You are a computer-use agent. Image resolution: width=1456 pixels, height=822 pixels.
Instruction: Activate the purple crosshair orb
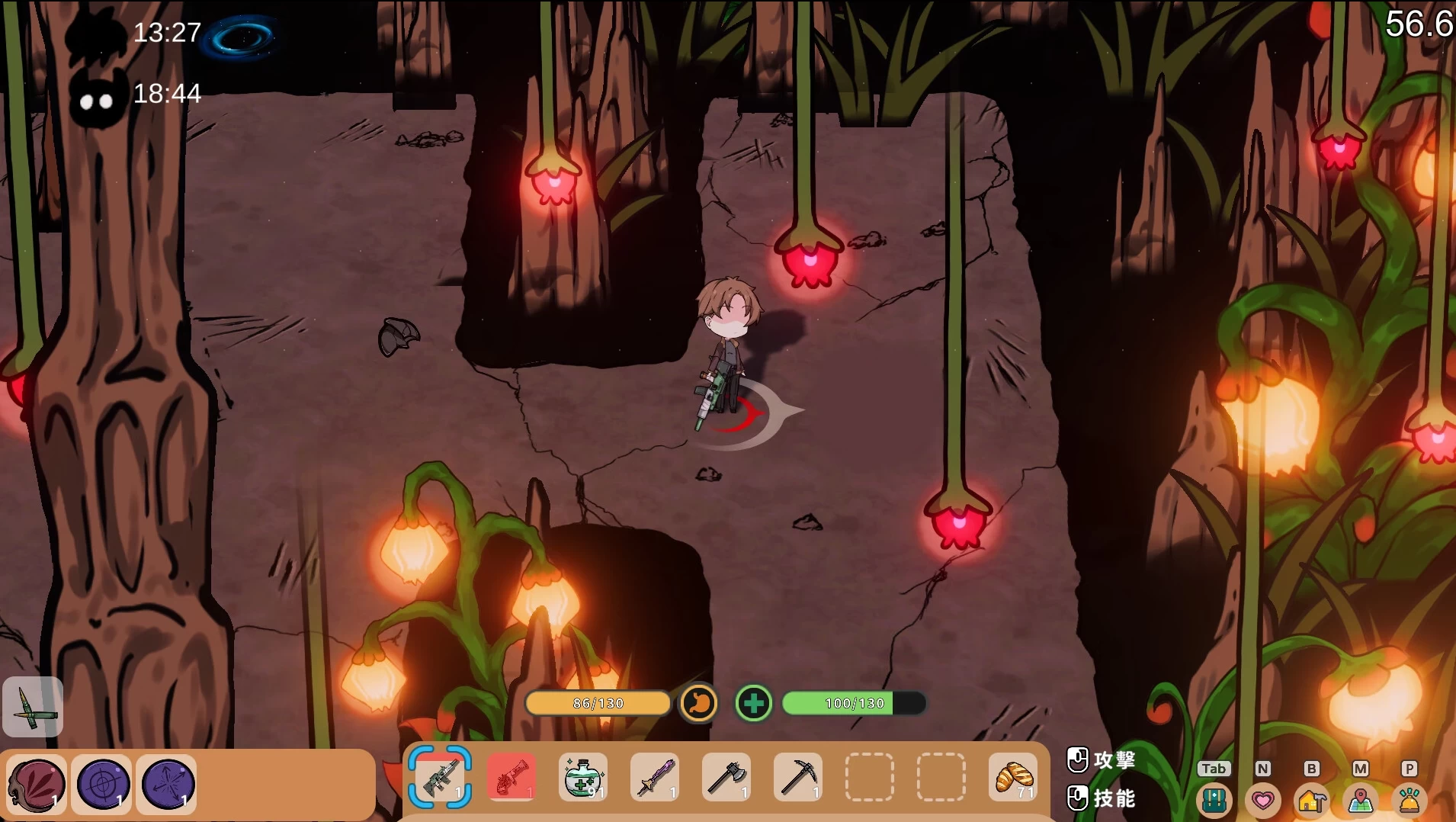coord(102,784)
